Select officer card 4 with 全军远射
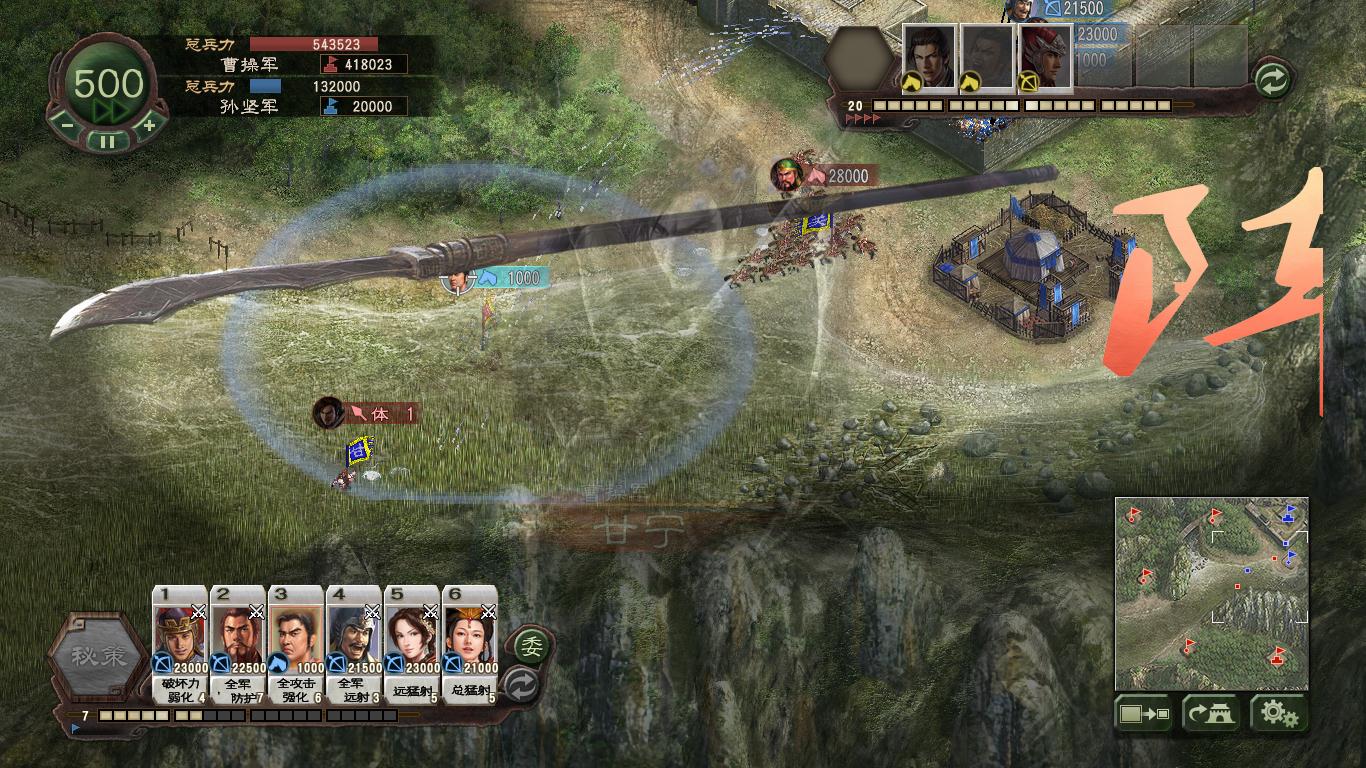Viewport: 1366px width, 768px height. click(x=354, y=645)
